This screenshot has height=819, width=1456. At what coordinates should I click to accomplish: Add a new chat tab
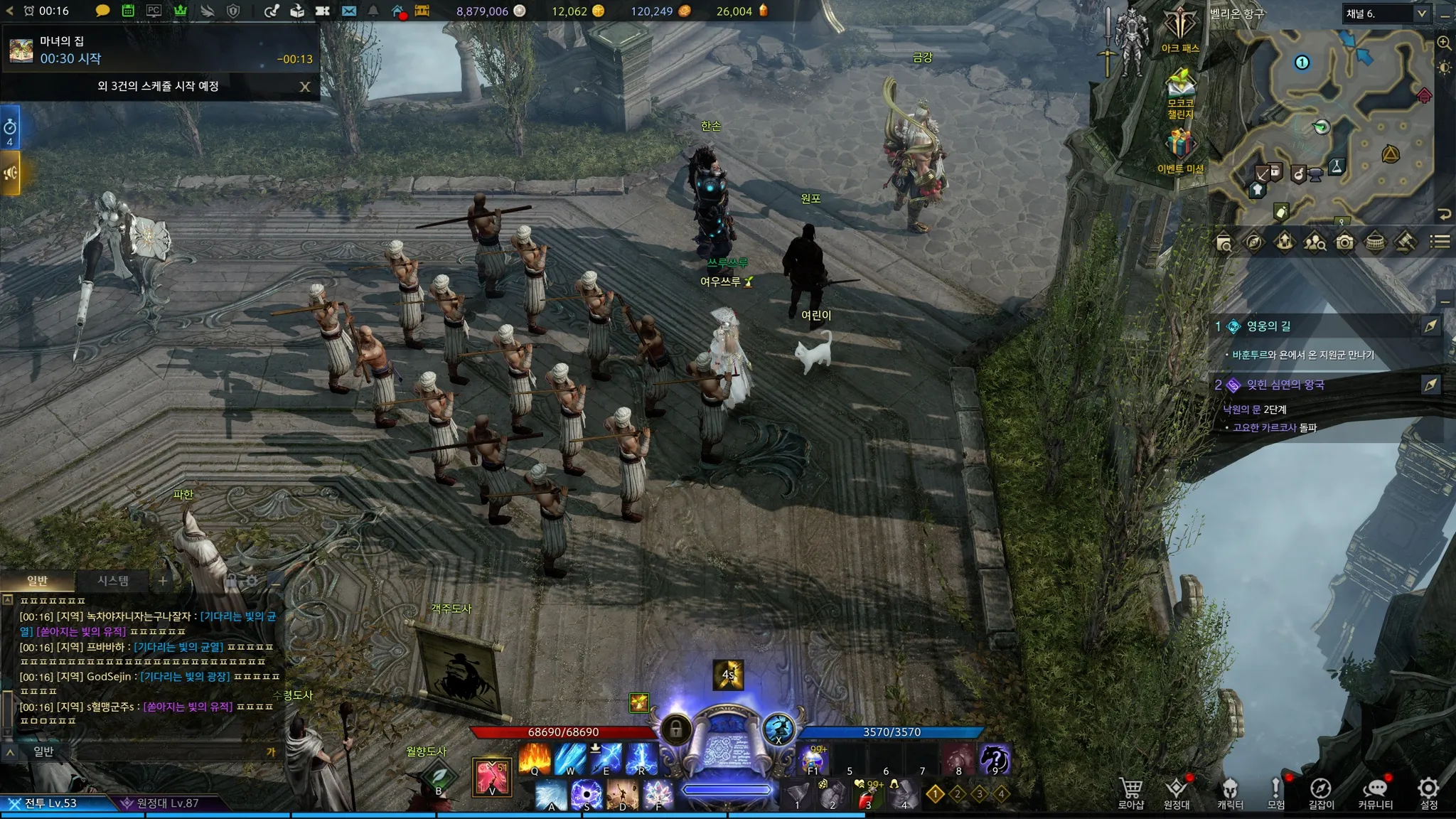pos(163,581)
